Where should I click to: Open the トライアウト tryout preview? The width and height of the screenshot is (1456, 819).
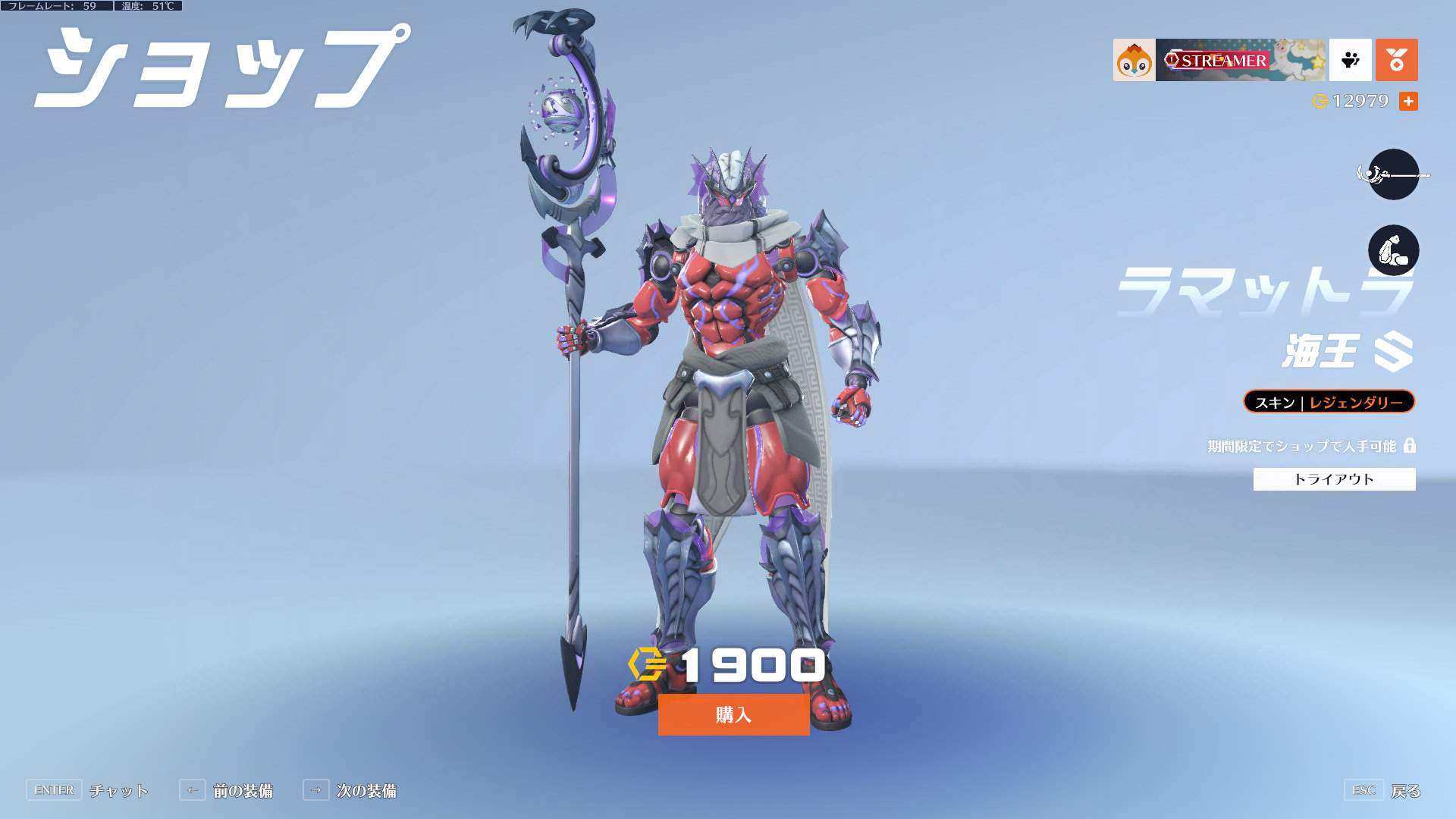coord(1334,479)
